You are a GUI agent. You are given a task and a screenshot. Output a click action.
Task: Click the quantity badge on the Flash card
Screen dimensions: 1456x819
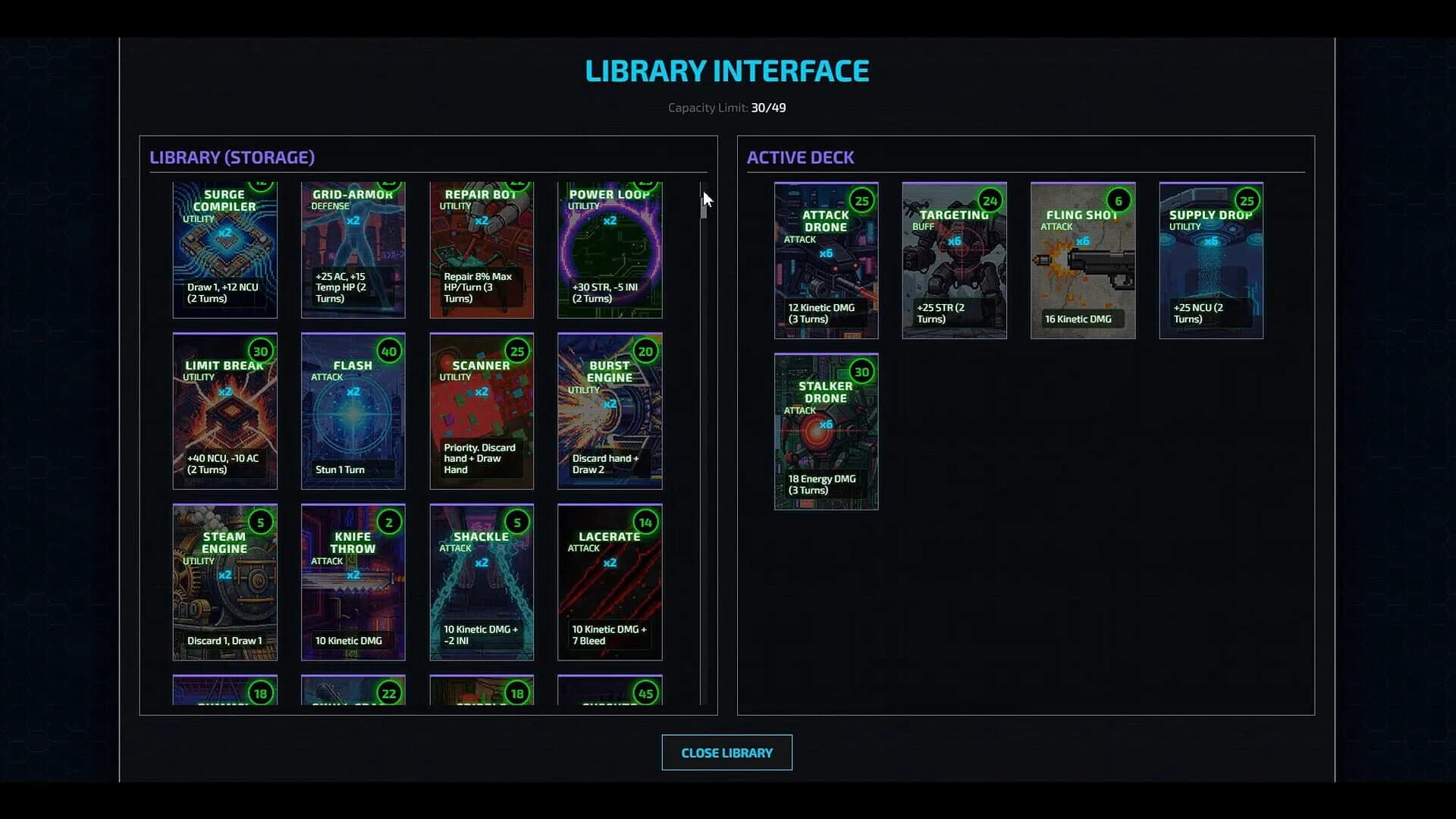click(x=389, y=351)
